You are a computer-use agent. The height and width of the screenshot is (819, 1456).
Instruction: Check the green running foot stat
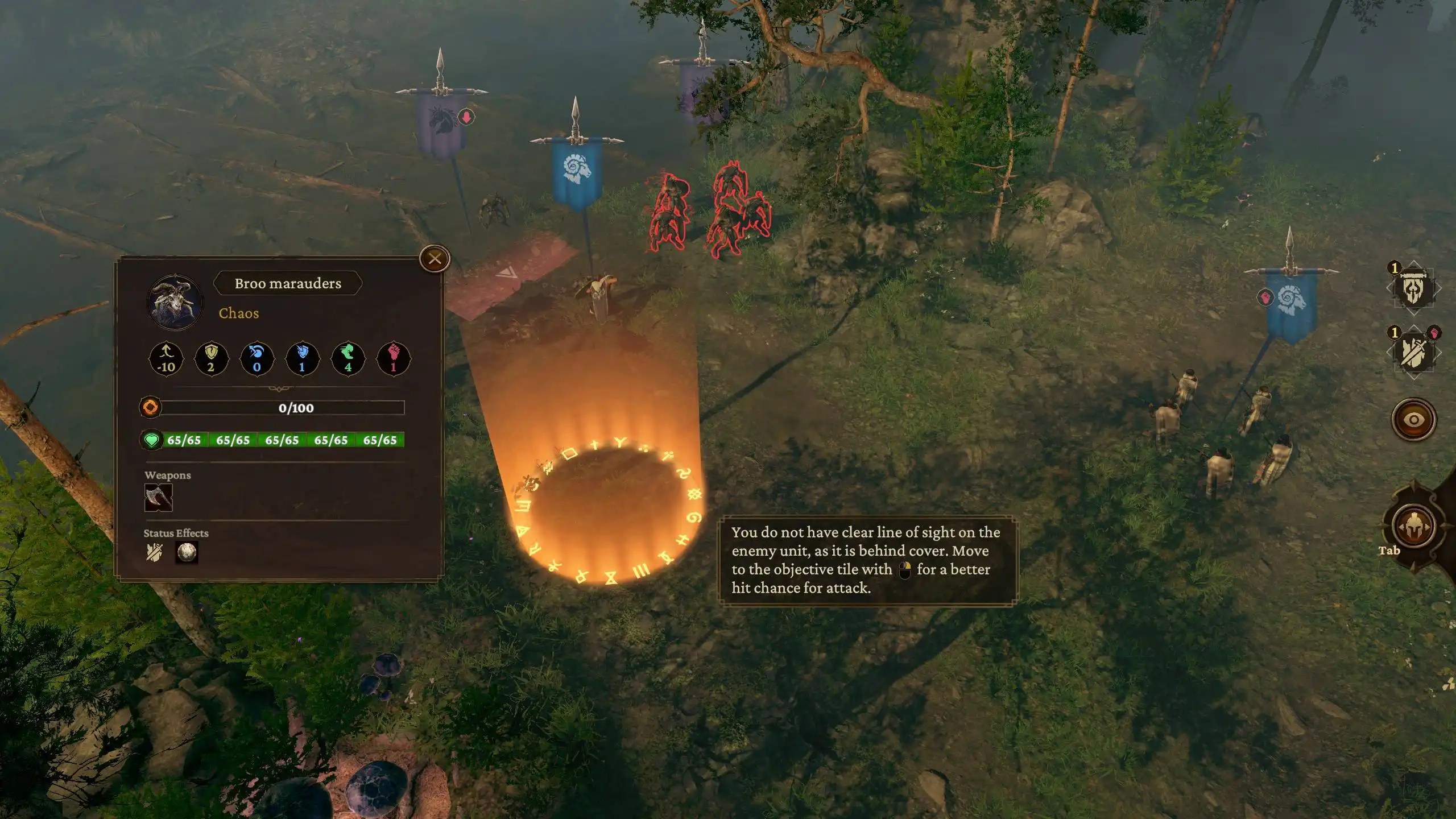pyautogui.click(x=348, y=359)
